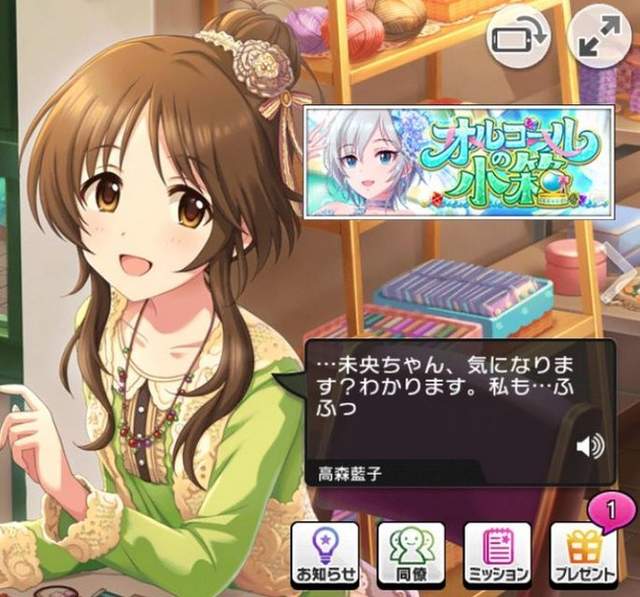Open the お知らせ notices button
The width and height of the screenshot is (640, 597).
pyautogui.click(x=323, y=553)
